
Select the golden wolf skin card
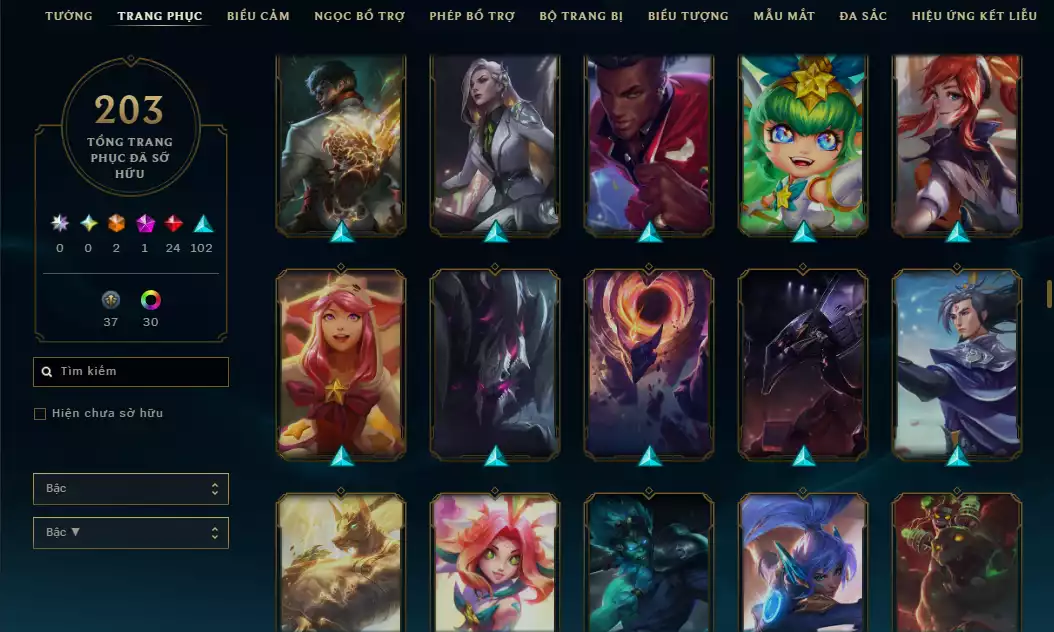pos(341,563)
